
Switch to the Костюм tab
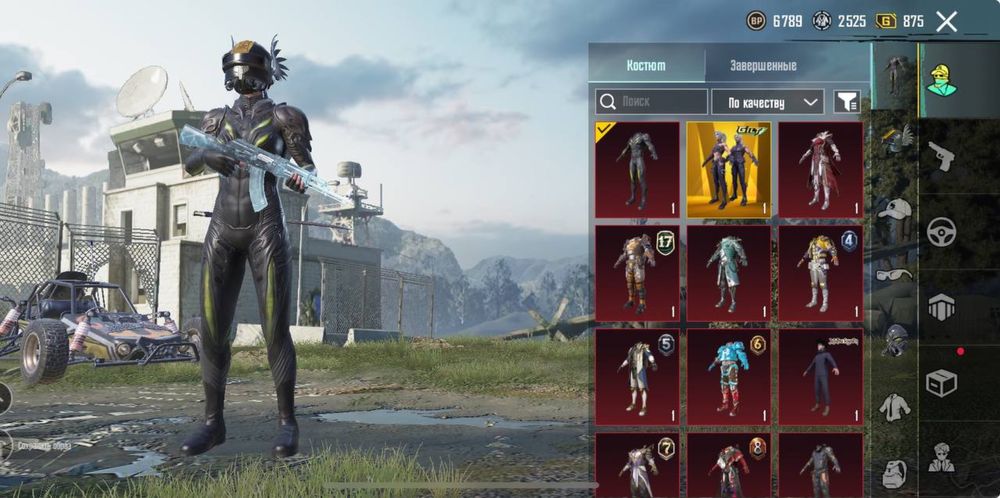646,65
